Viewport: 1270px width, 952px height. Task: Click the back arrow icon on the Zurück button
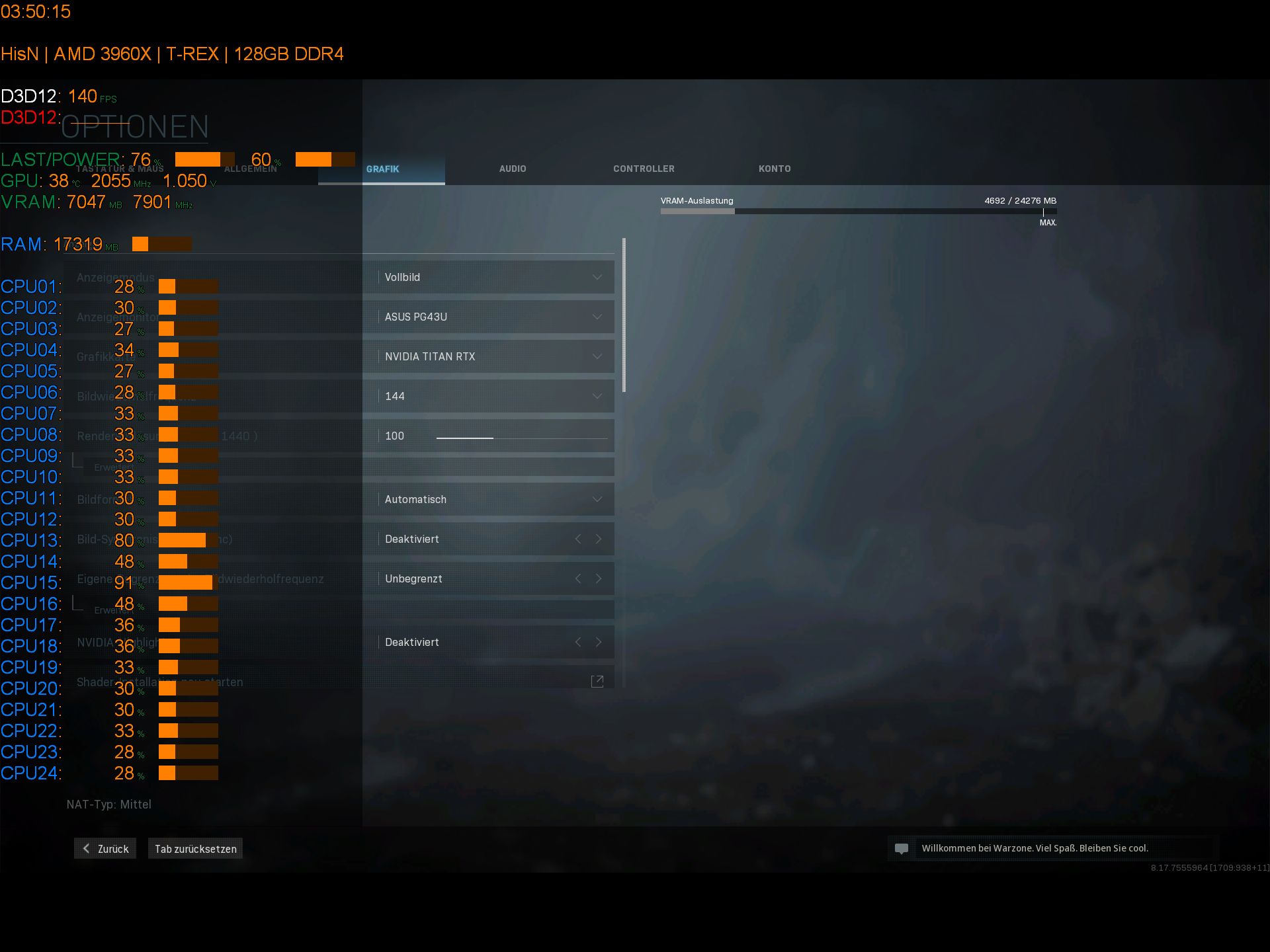85,848
